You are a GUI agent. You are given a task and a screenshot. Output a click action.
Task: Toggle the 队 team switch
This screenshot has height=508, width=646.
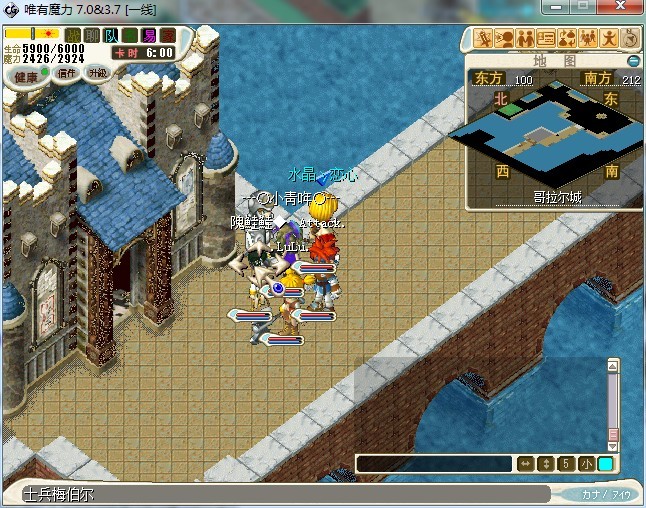coord(111,35)
